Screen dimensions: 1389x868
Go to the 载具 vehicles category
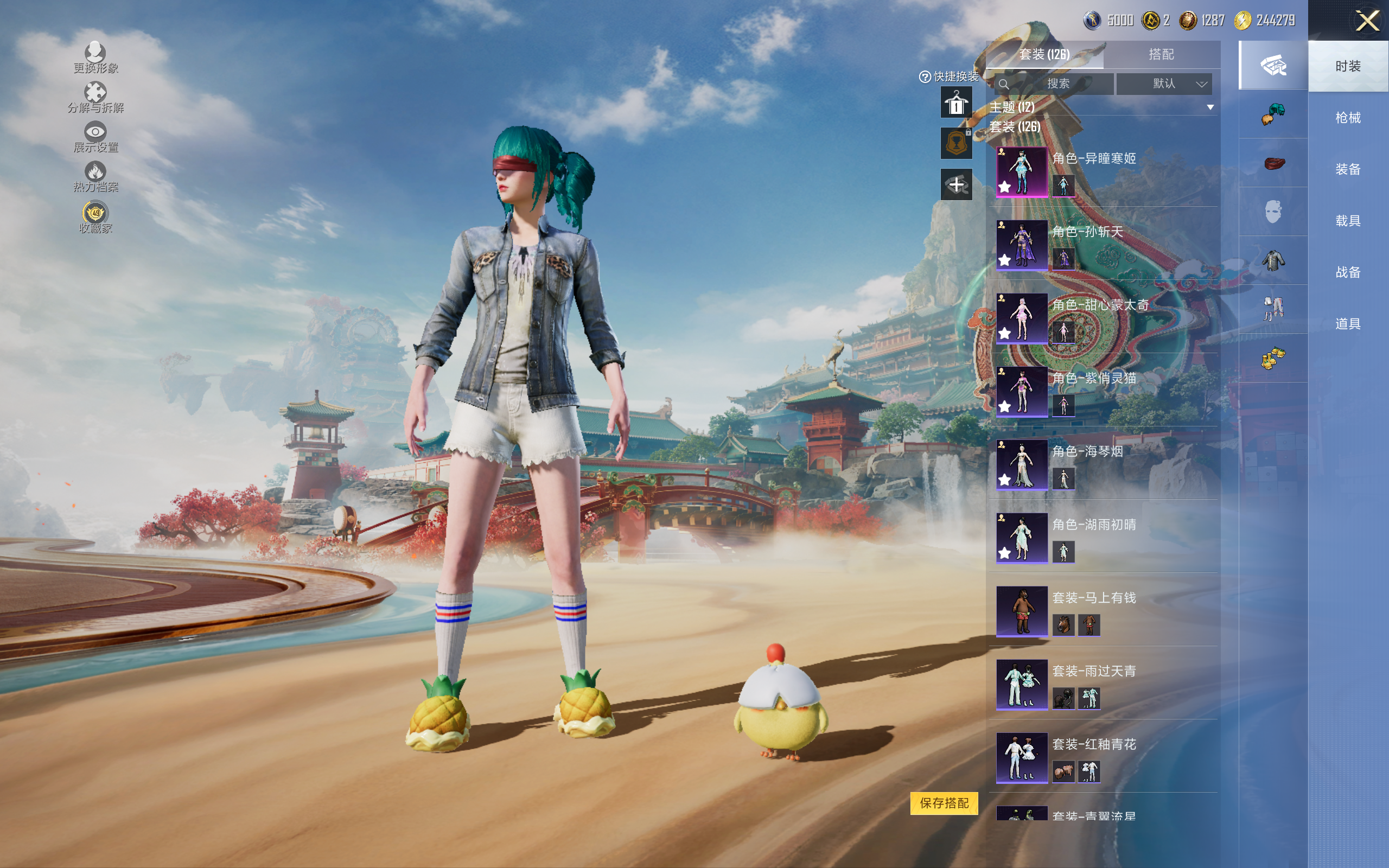1347,221
